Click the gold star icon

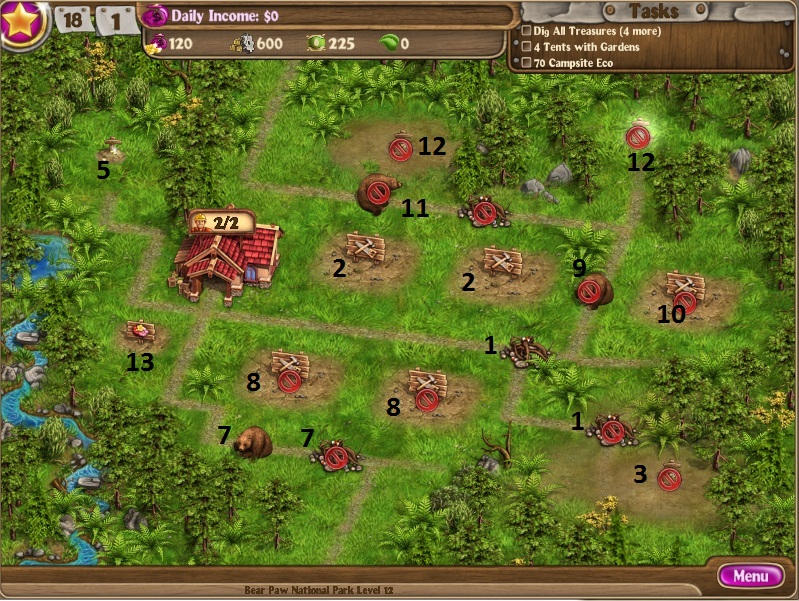click(22, 22)
